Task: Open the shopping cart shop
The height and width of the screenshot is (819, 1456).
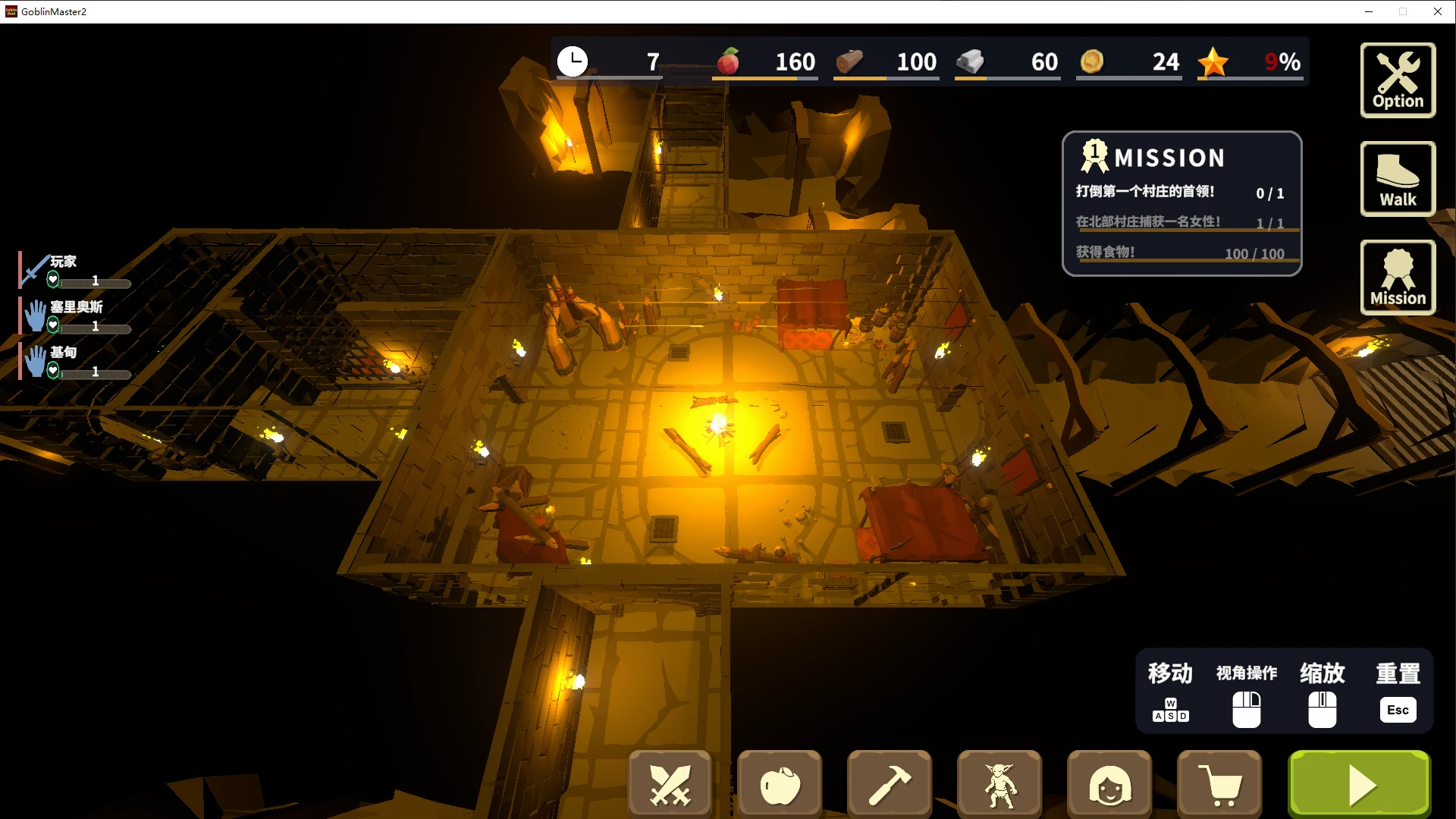Action: 1219,784
